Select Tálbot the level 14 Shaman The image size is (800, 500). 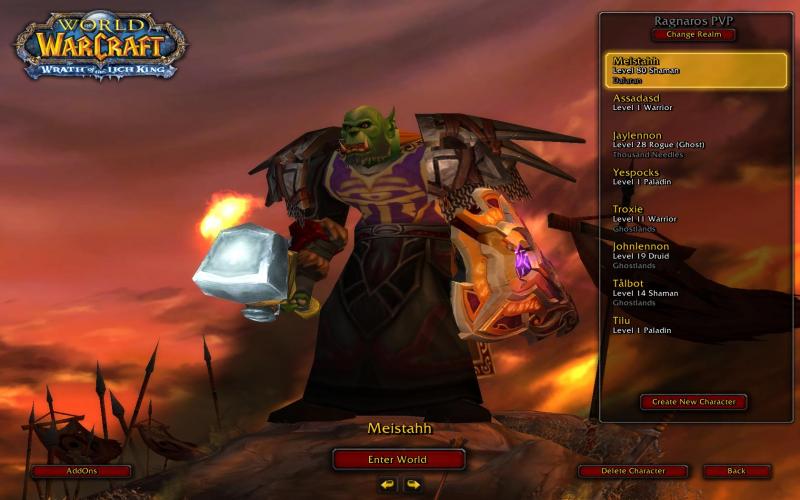click(x=695, y=291)
